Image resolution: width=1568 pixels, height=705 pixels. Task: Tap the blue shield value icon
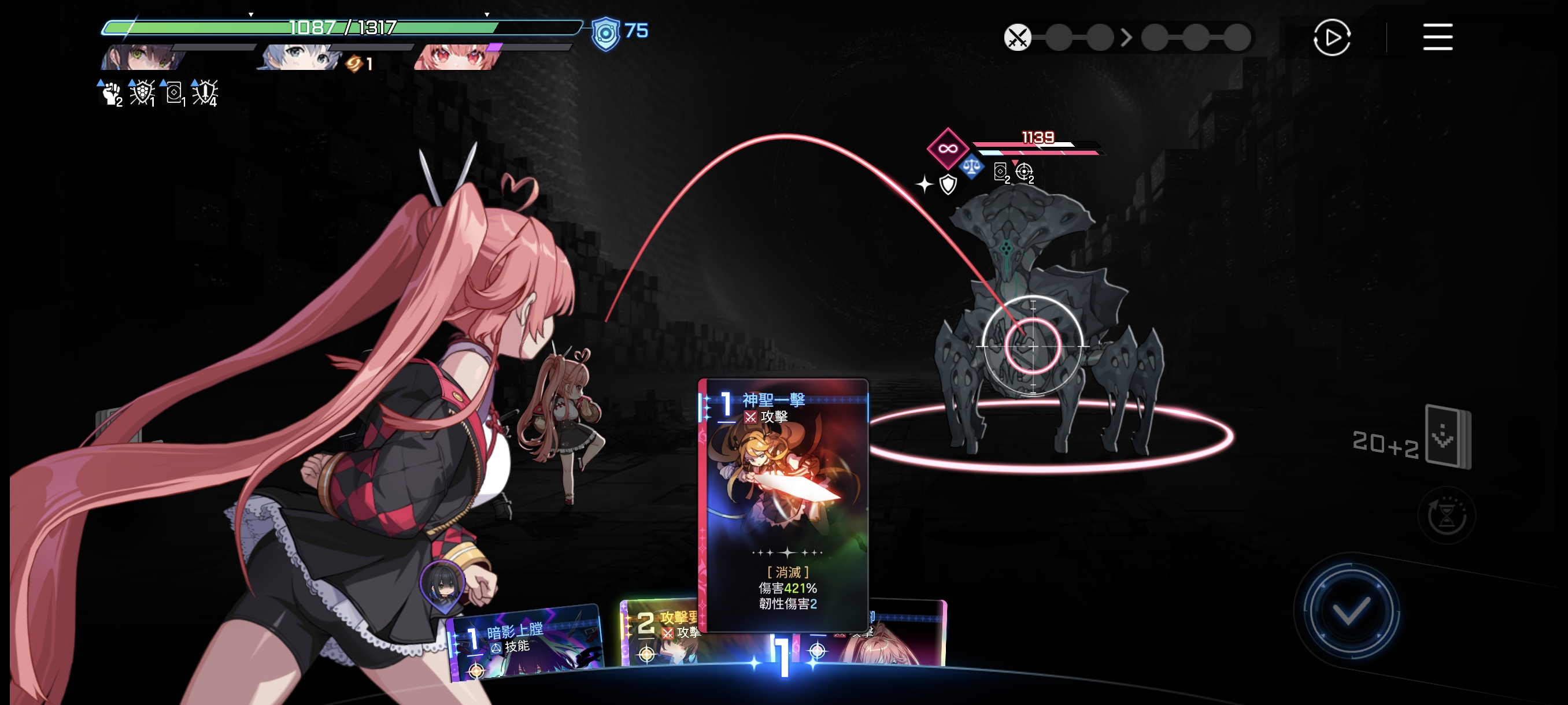point(606,34)
